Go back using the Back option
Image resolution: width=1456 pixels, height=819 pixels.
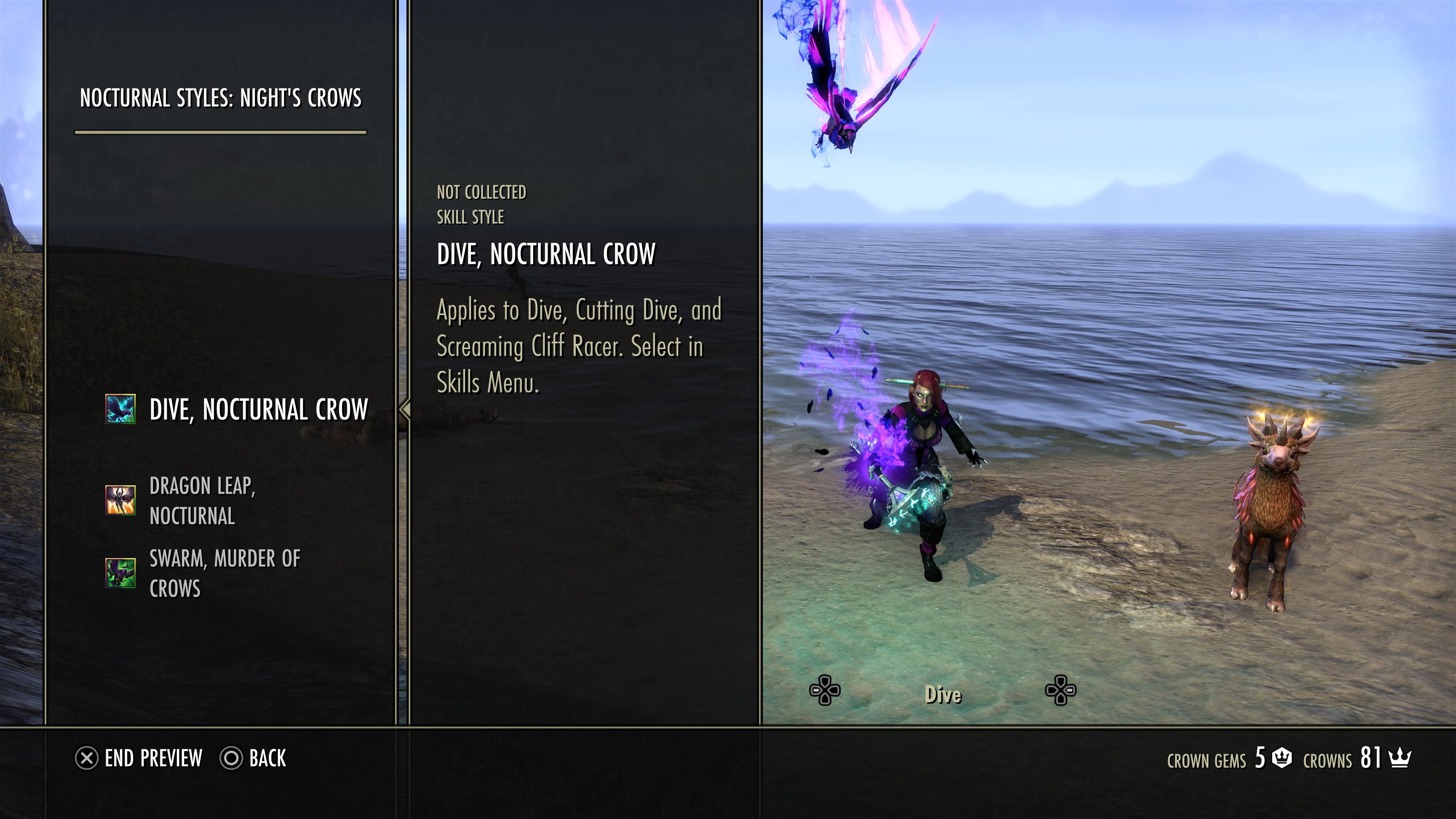254,758
